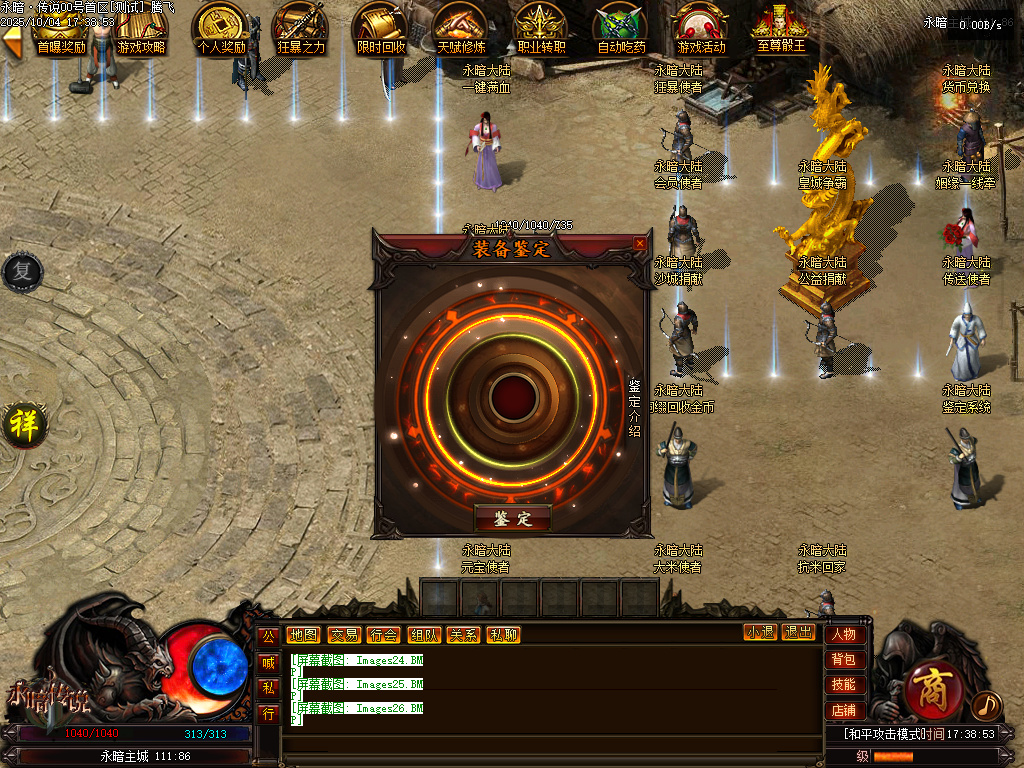Open the 游戏活动 events icon

tap(701, 27)
